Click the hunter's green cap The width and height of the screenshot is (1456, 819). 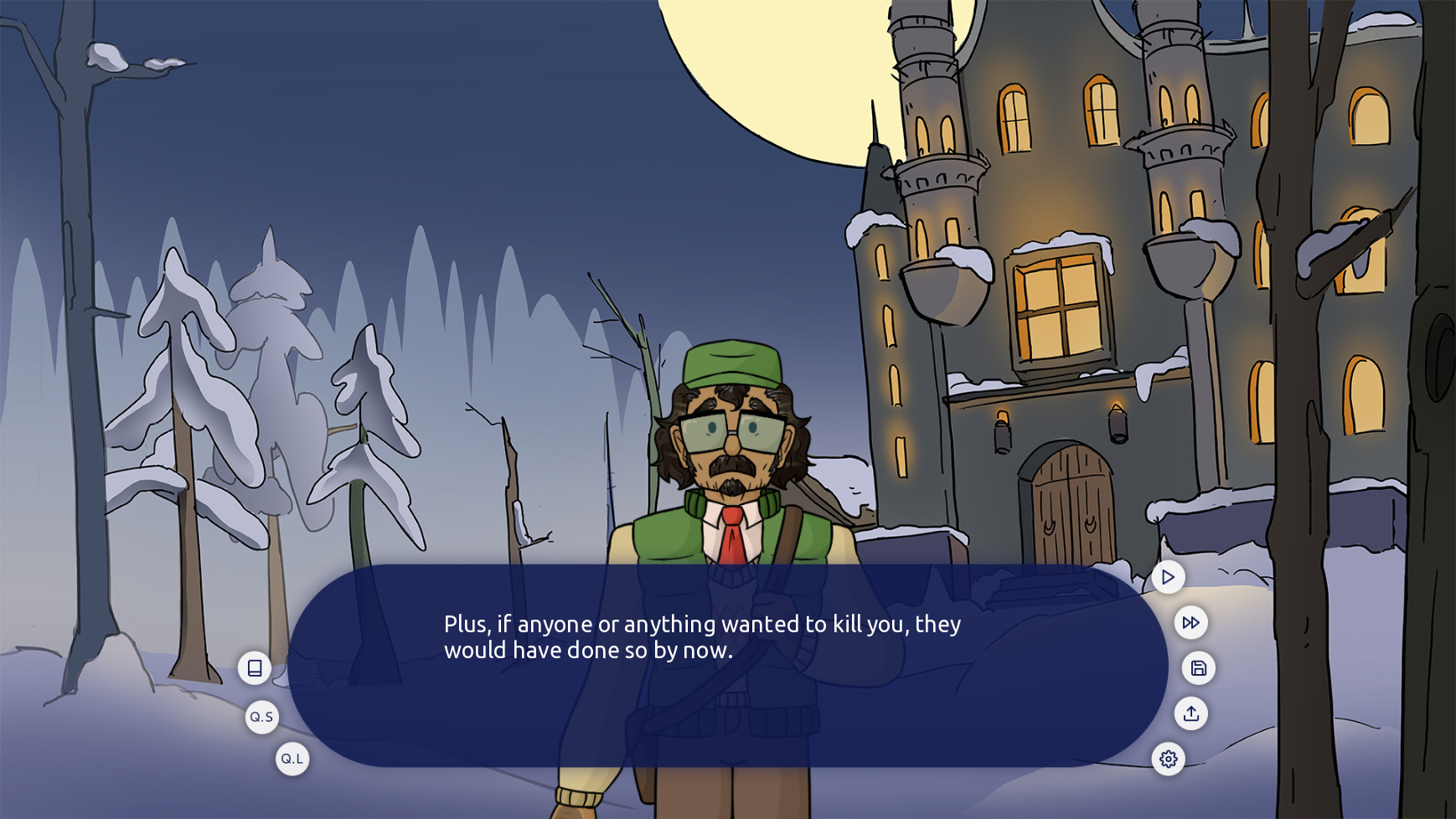tap(731, 362)
